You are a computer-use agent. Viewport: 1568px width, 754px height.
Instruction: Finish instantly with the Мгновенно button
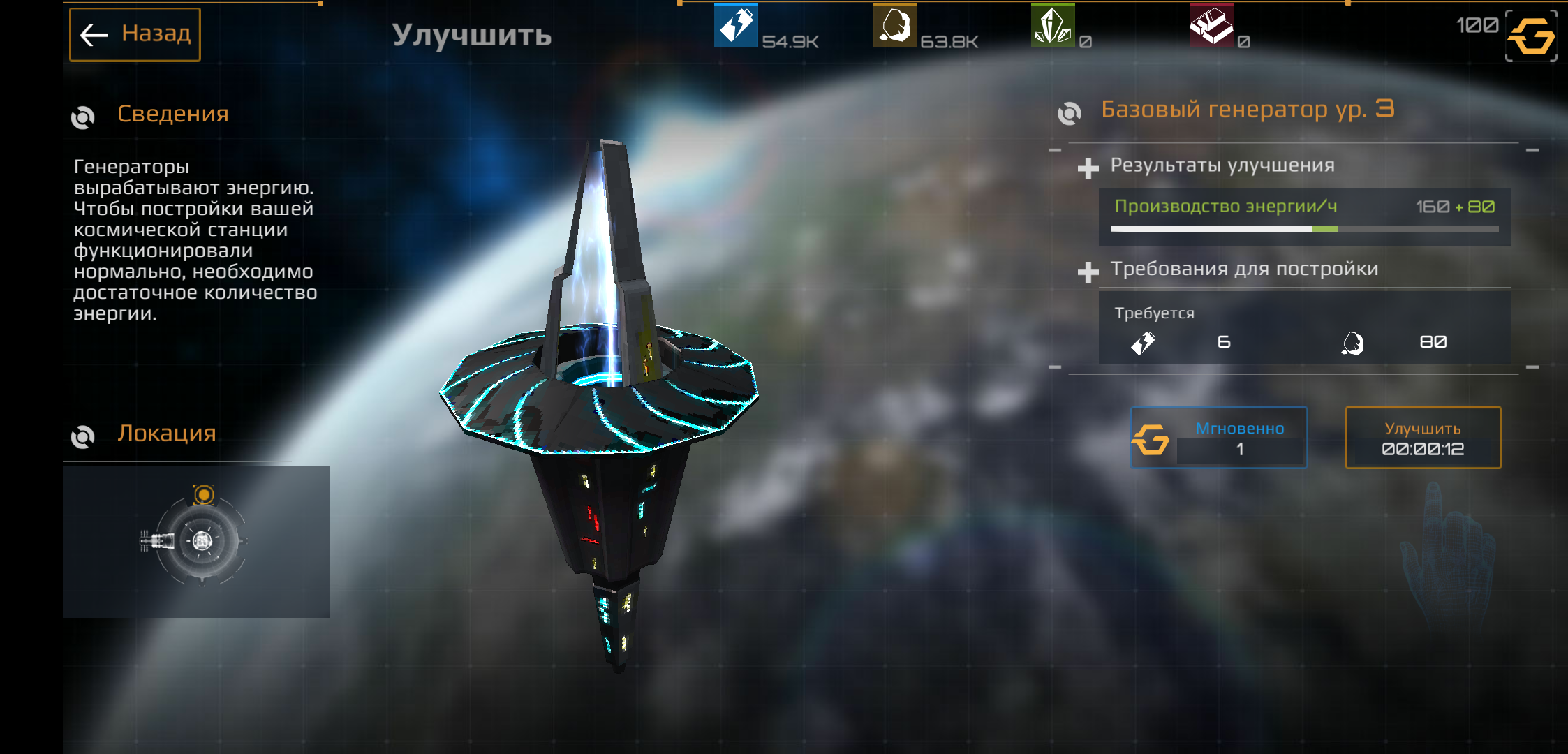click(1219, 438)
